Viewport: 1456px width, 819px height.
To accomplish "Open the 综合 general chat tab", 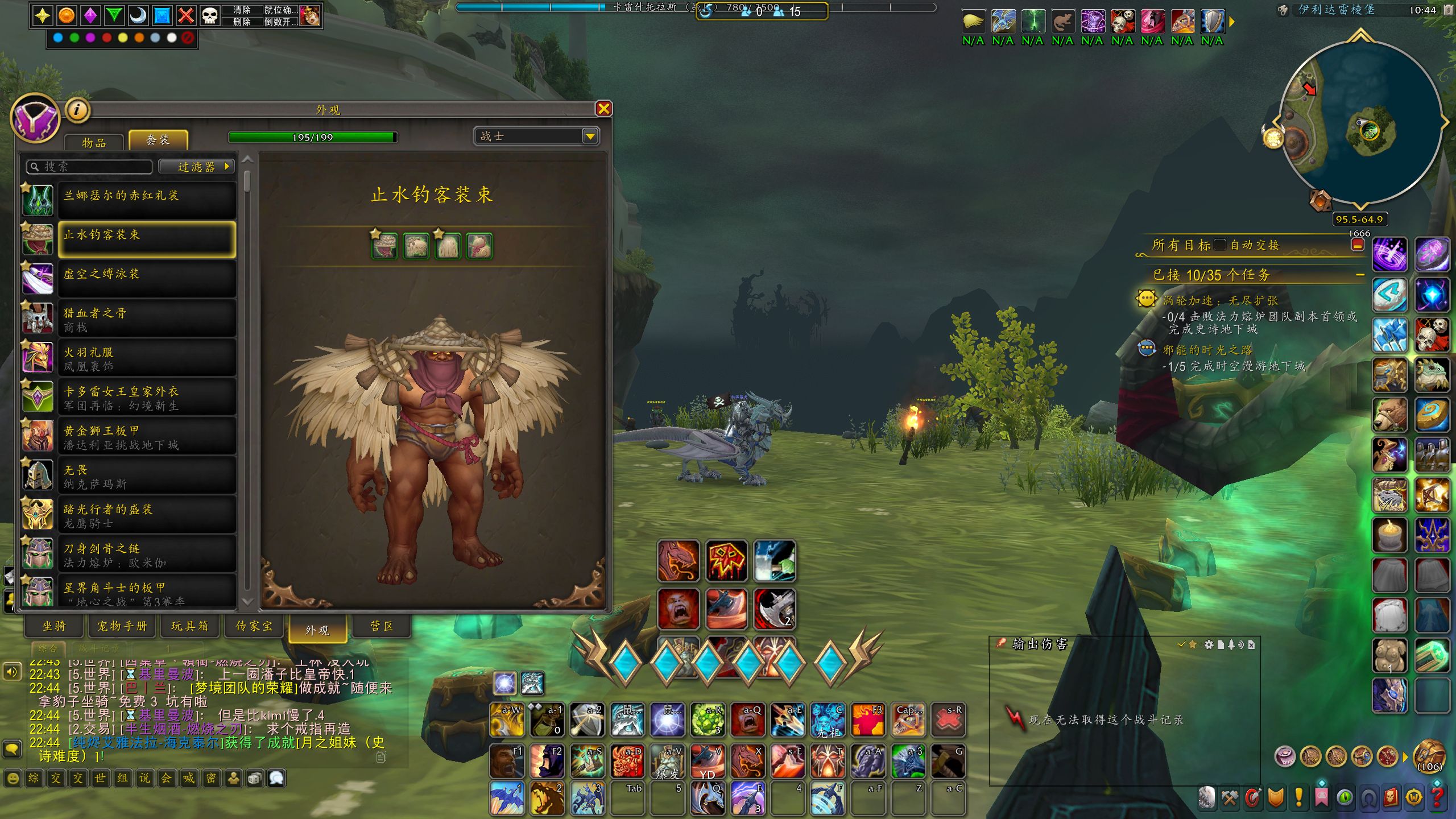I will [x=48, y=648].
